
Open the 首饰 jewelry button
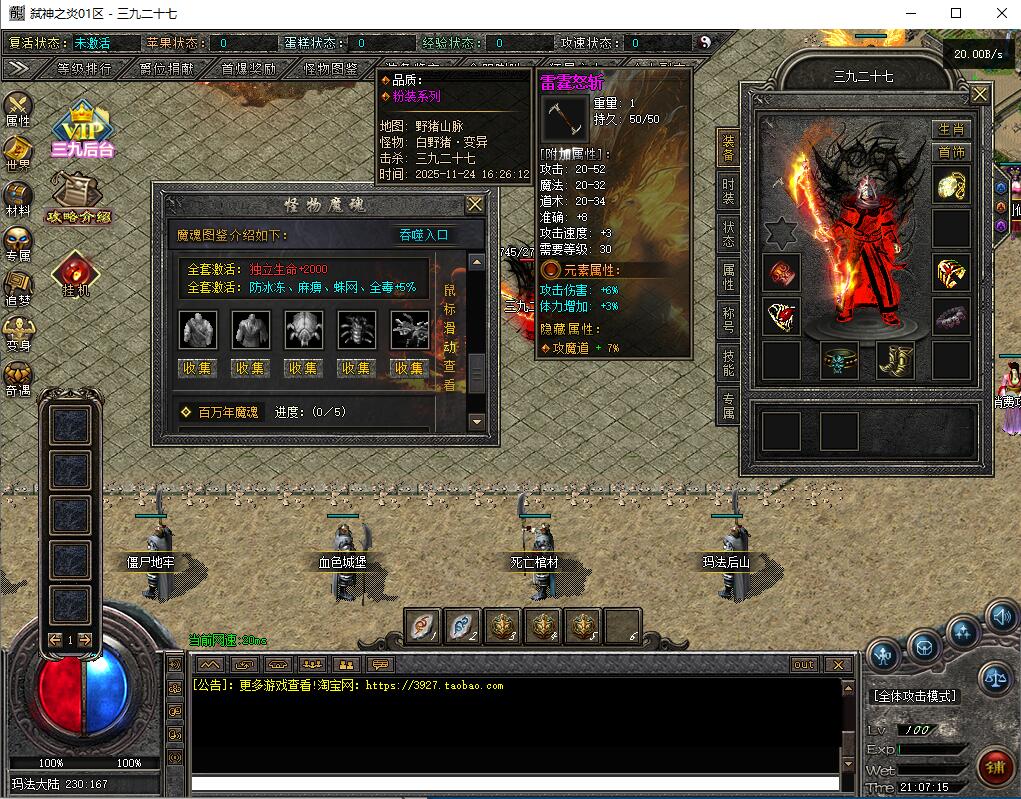[x=951, y=152]
